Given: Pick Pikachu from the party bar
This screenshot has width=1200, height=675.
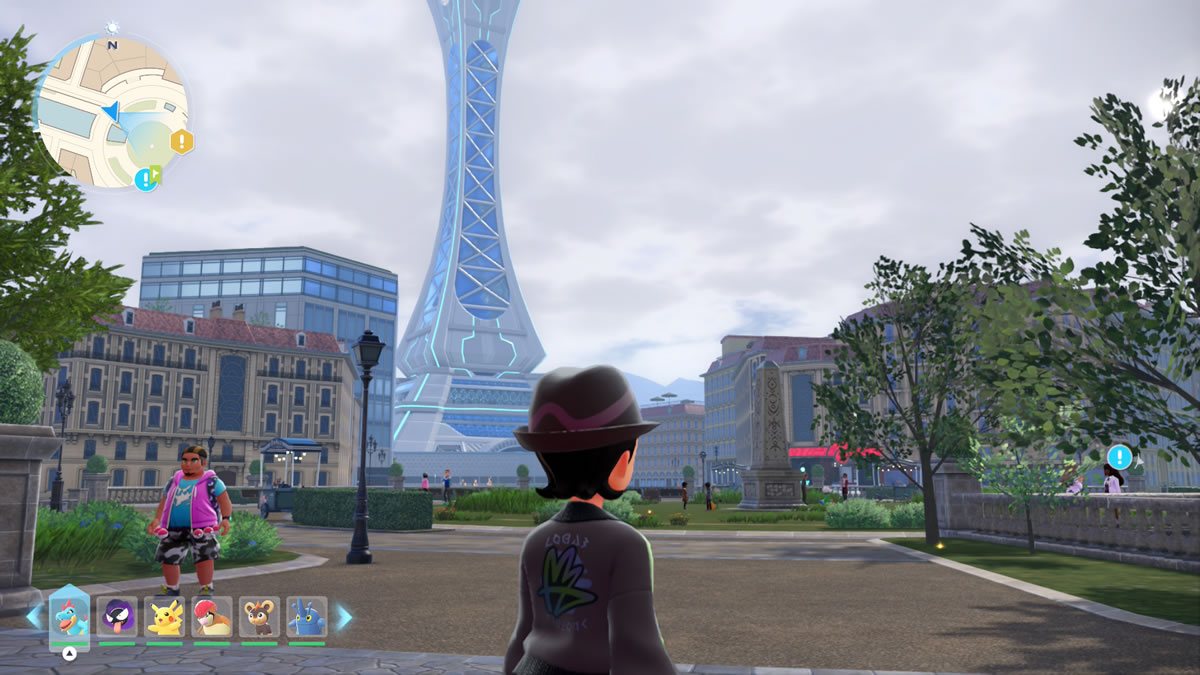Looking at the screenshot, I should [164, 617].
